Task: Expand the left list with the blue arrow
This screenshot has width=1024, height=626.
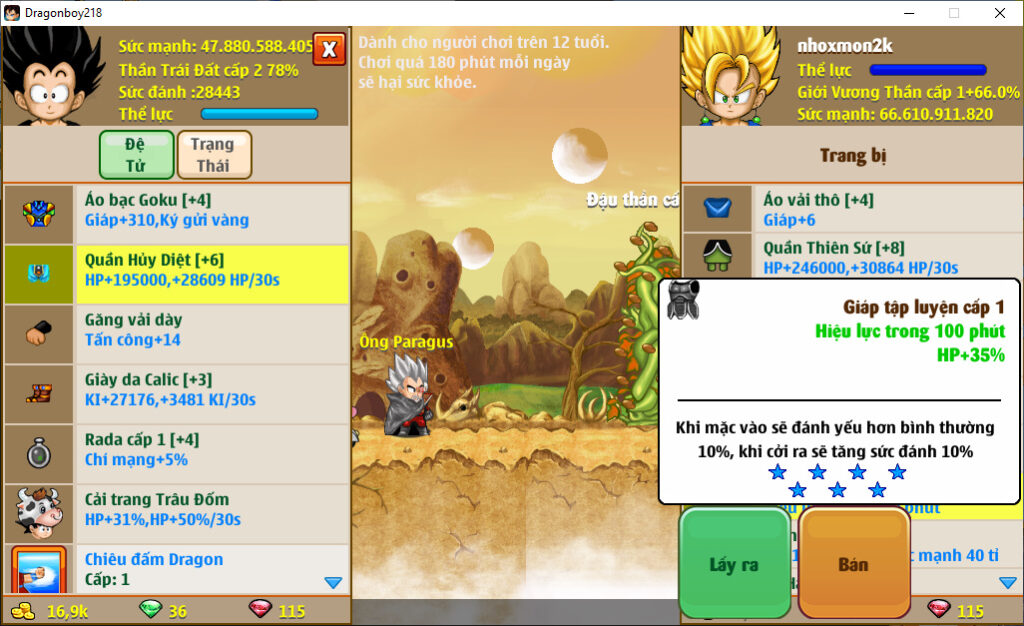Action: click(x=334, y=582)
